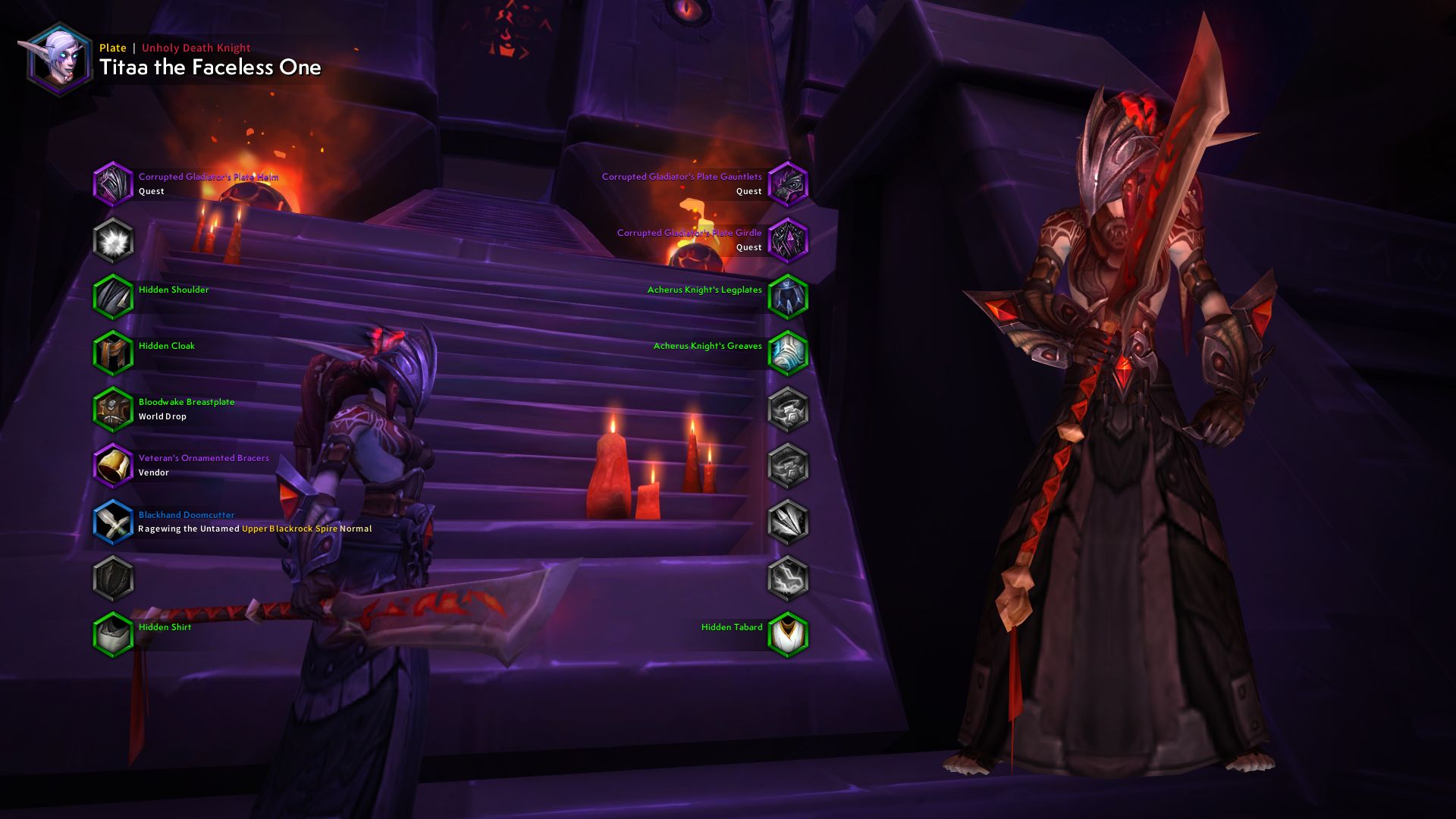Click the Hidden Cloak item name
This screenshot has height=819, width=1456.
(x=166, y=346)
